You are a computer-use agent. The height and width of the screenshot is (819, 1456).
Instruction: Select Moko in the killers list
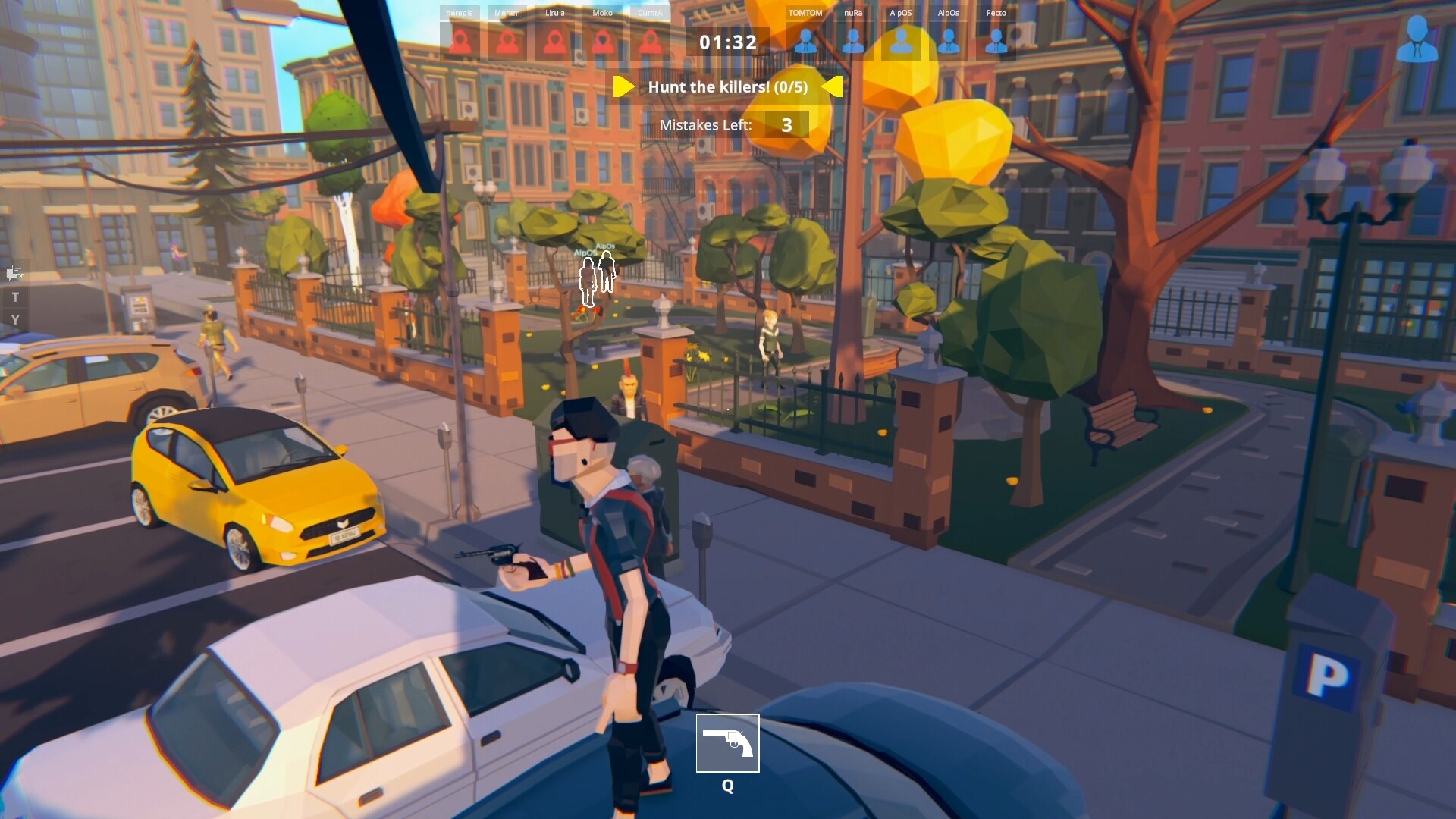[602, 42]
